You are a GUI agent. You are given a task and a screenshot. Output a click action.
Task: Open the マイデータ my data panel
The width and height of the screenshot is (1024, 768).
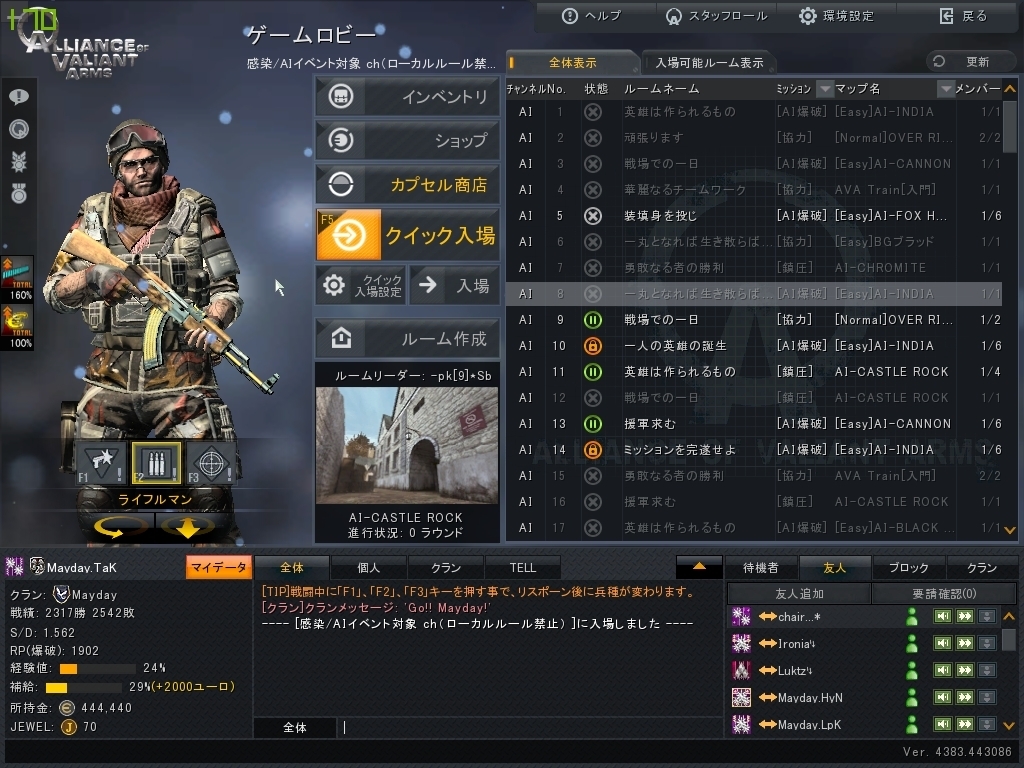(x=218, y=568)
